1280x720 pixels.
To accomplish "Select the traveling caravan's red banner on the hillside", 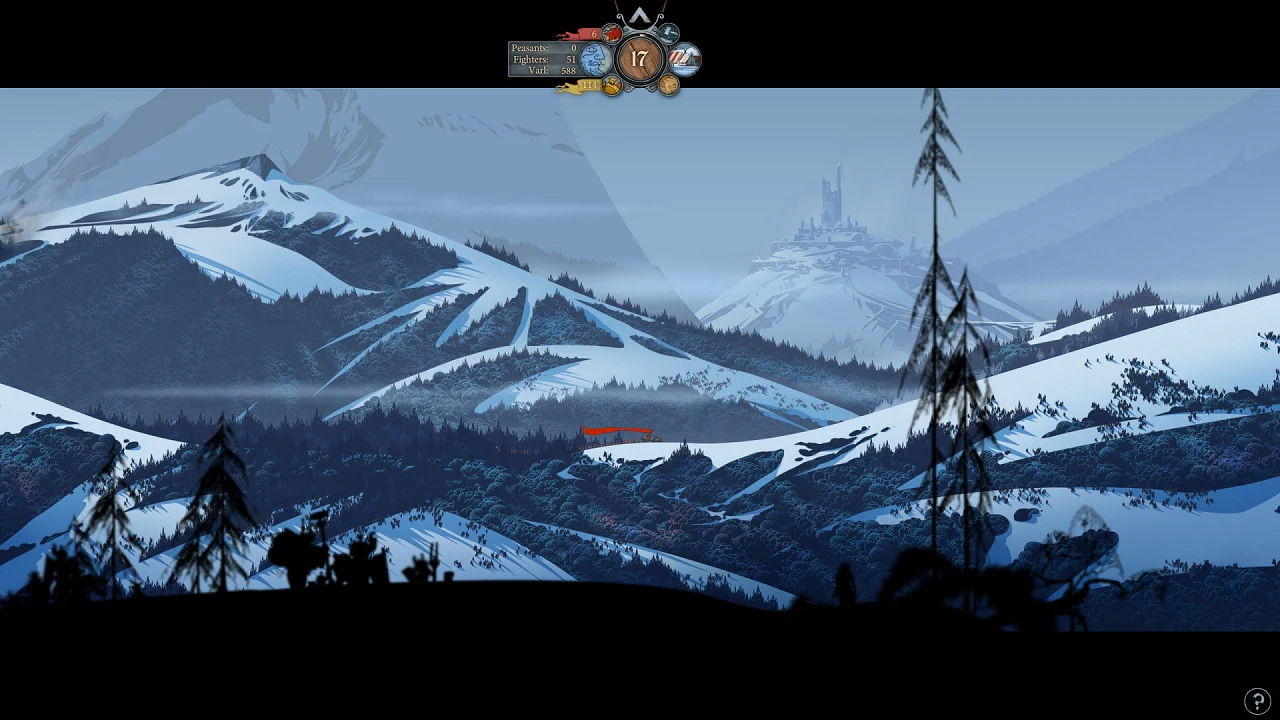I will pyautogui.click(x=615, y=432).
